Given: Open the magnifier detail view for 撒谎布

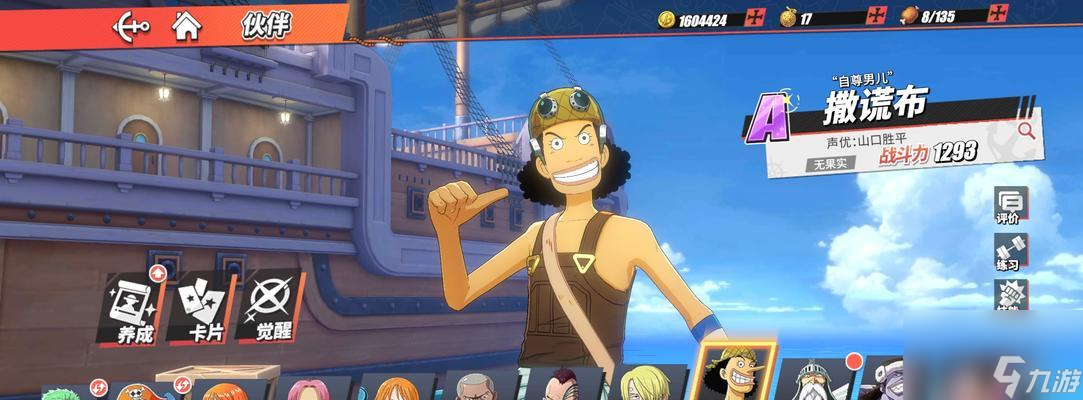Looking at the screenshot, I should click(1025, 130).
